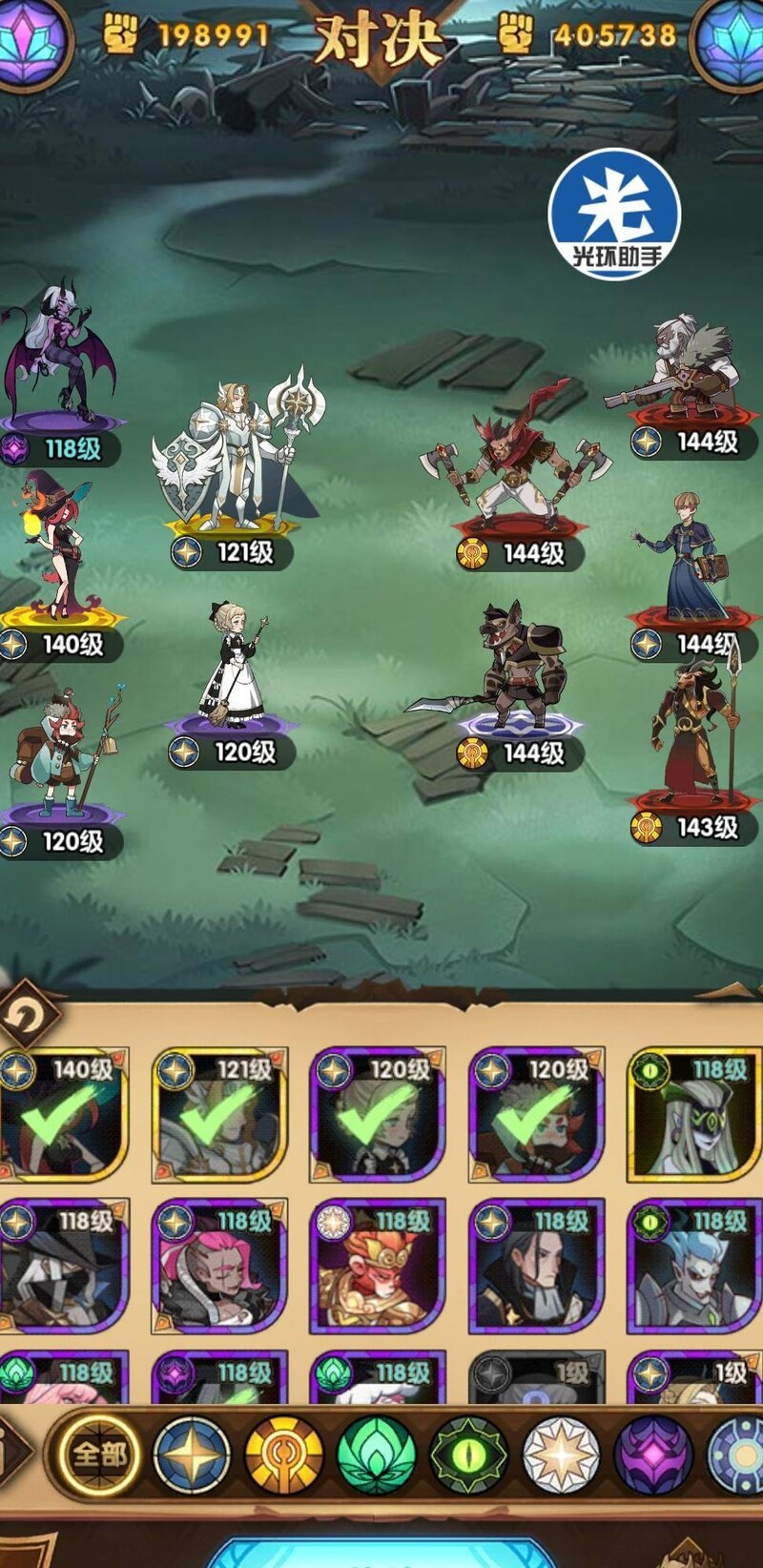Screen dimensions: 763x1568
Task: Add the black-haired level 118 hero
Action: 536,1267
